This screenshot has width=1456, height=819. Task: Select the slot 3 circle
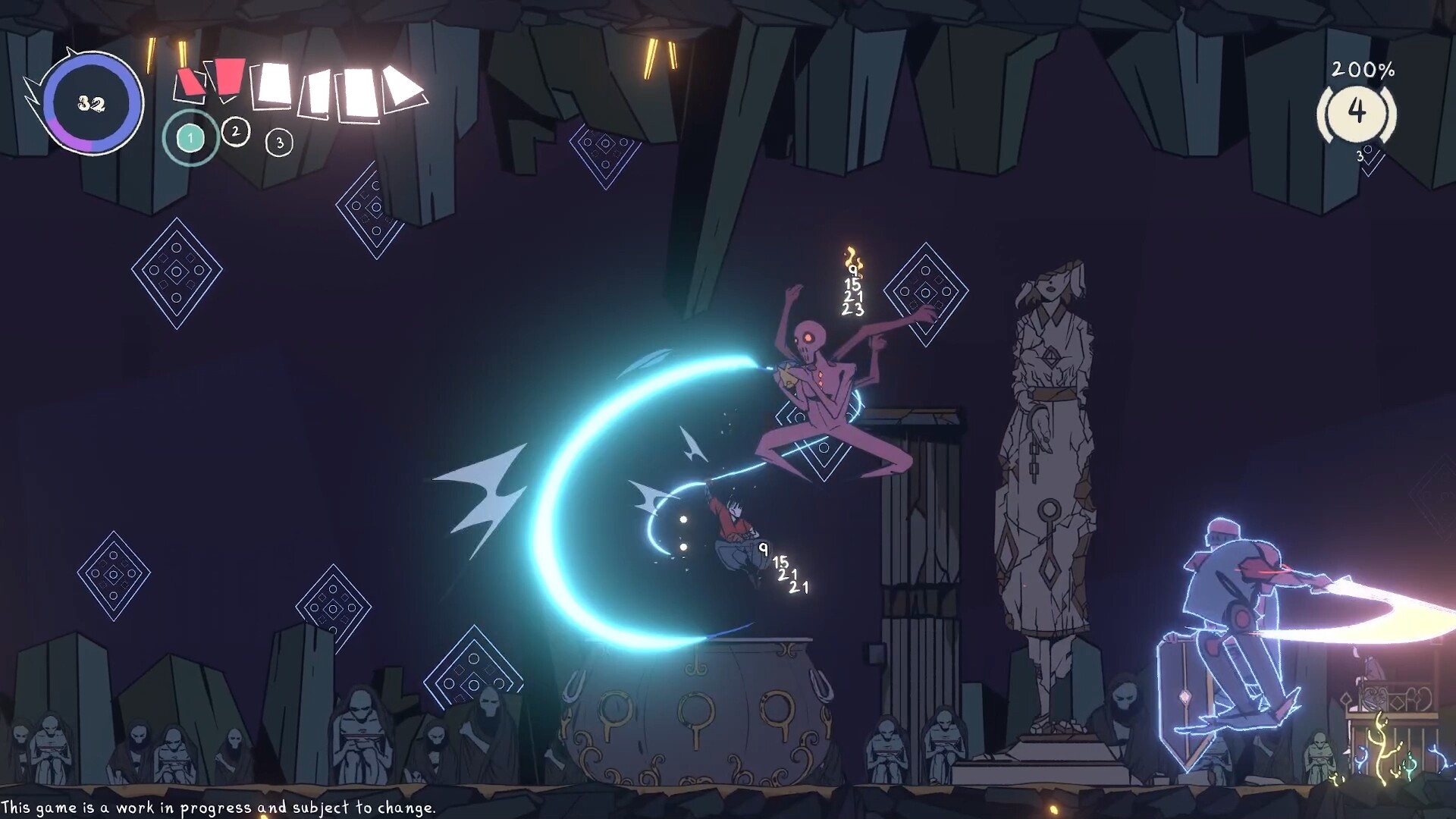coord(279,143)
